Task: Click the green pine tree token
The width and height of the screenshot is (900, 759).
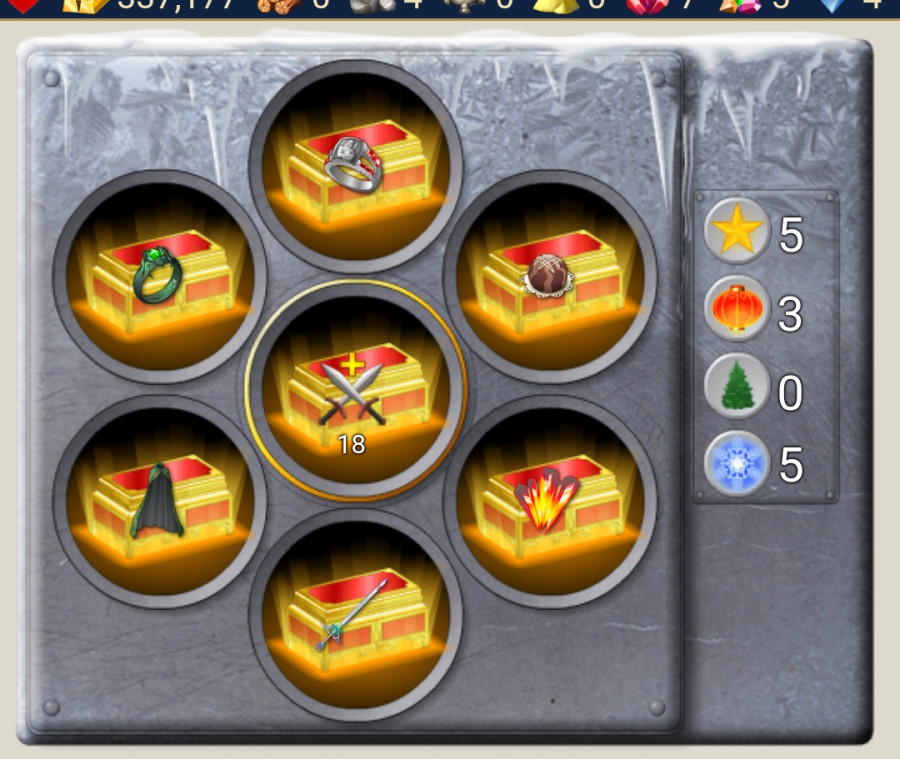Action: click(x=737, y=389)
